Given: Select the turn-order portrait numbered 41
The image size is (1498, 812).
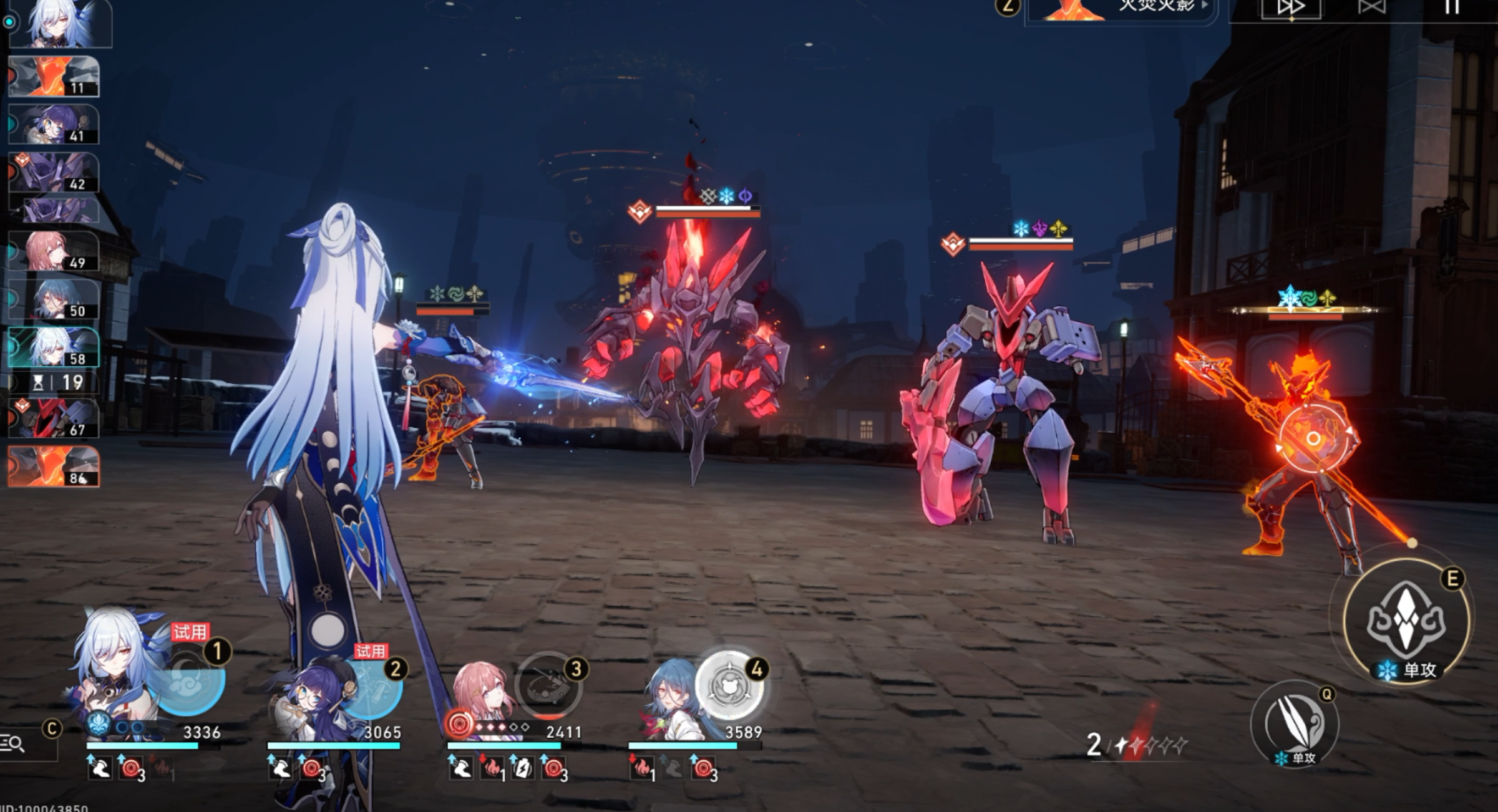Looking at the screenshot, I should [x=54, y=125].
